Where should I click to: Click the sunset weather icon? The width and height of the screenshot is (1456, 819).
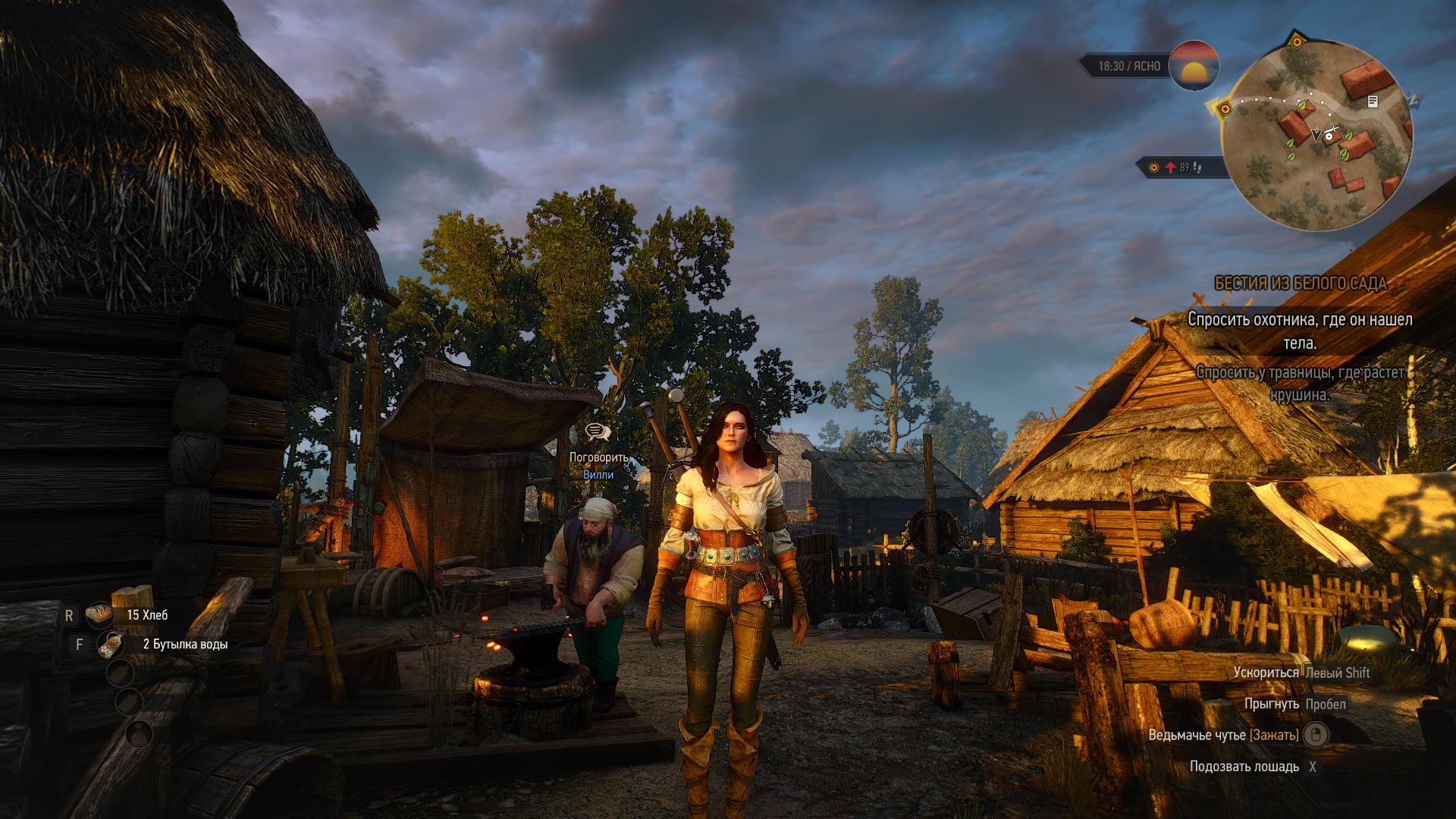1194,66
